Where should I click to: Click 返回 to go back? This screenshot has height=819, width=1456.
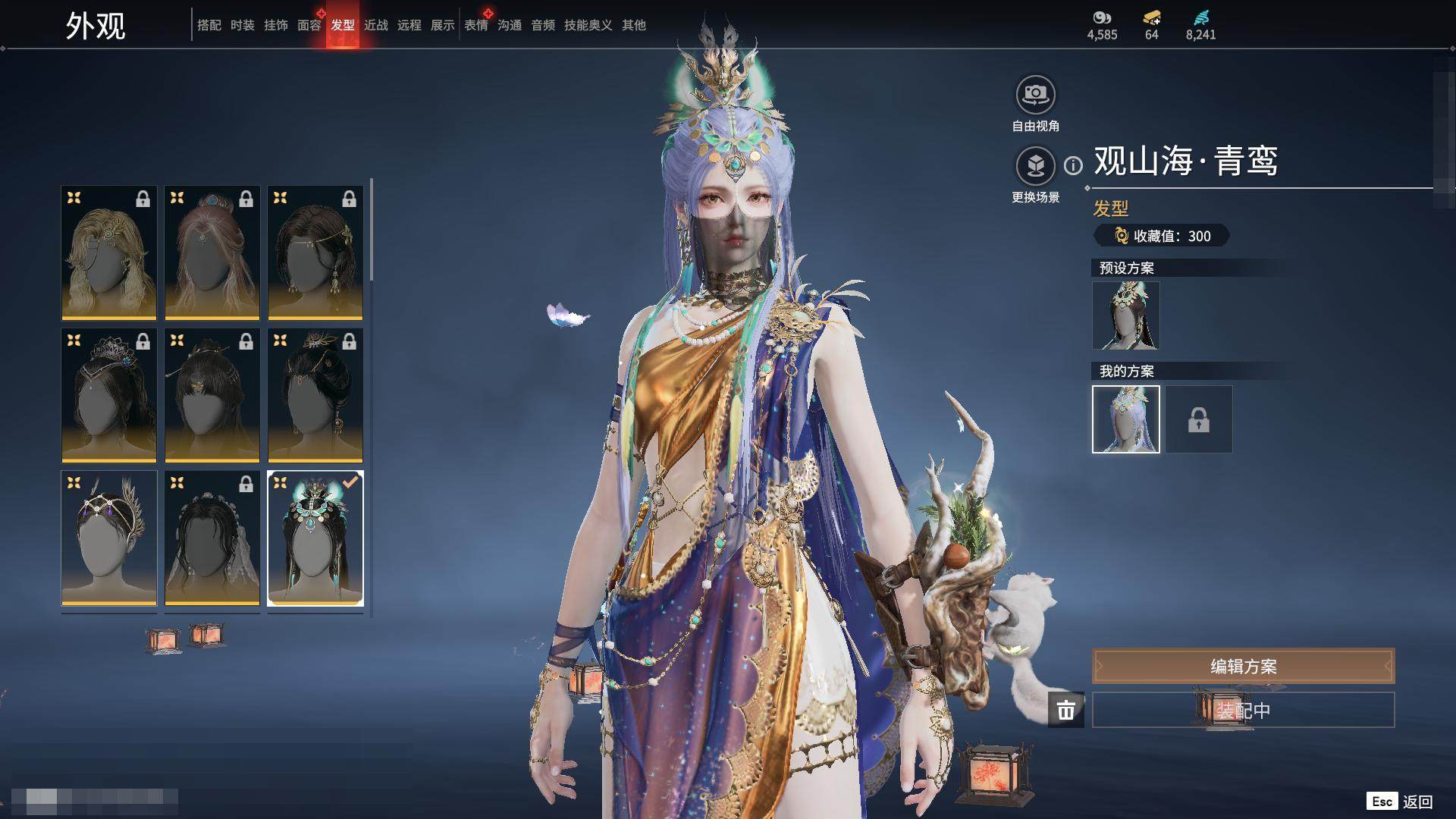pyautogui.click(x=1417, y=802)
